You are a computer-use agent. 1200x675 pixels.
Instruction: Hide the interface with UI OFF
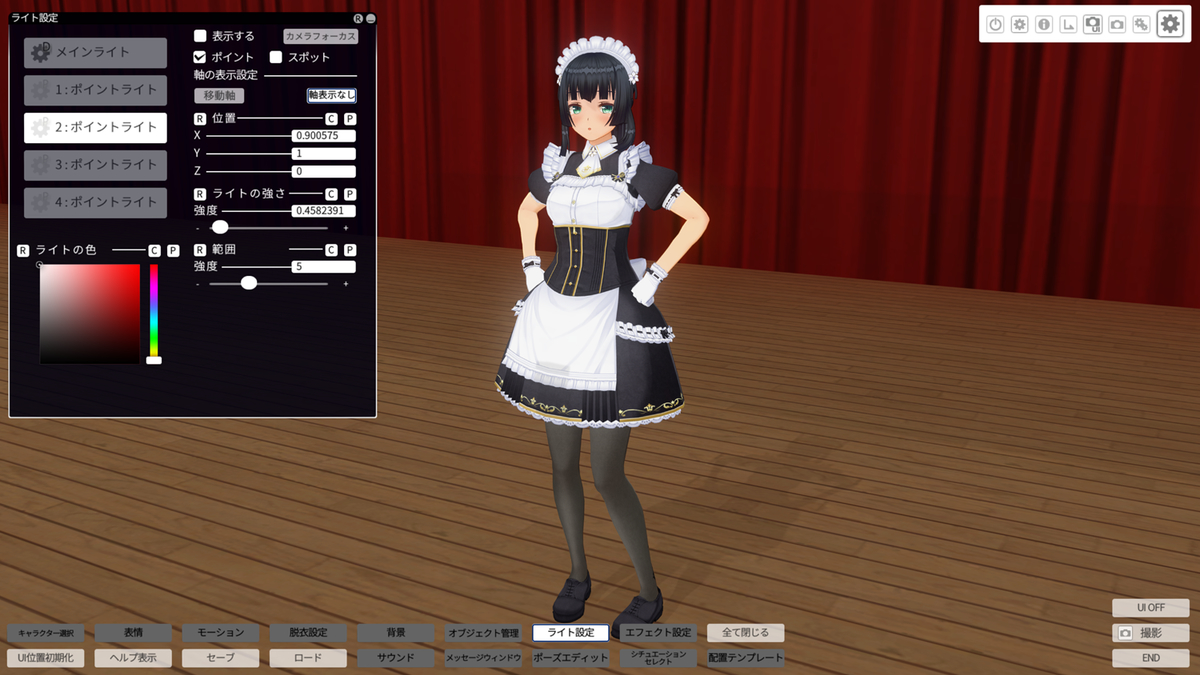point(1150,608)
